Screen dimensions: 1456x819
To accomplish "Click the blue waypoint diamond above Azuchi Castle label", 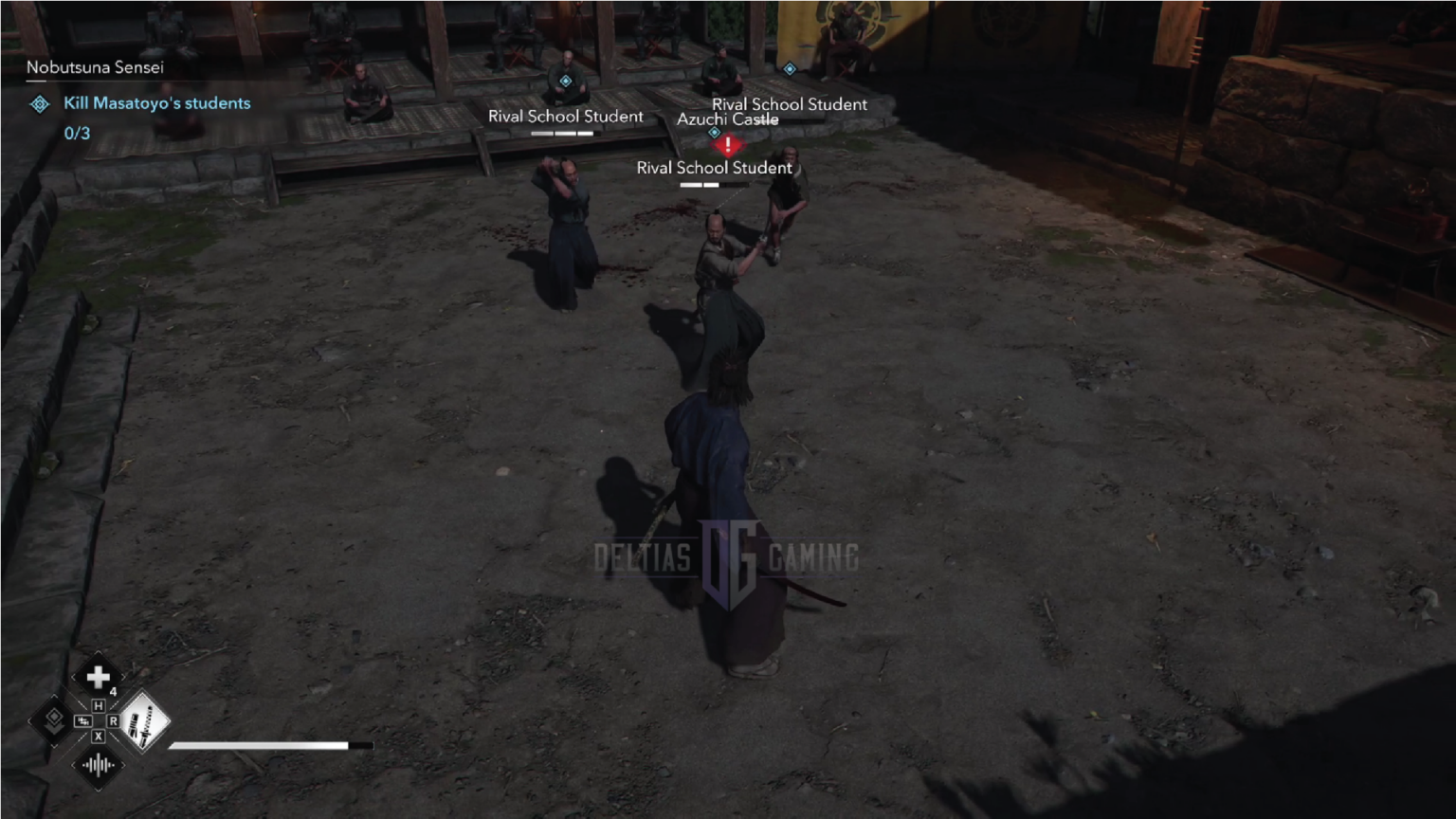I will tap(713, 134).
